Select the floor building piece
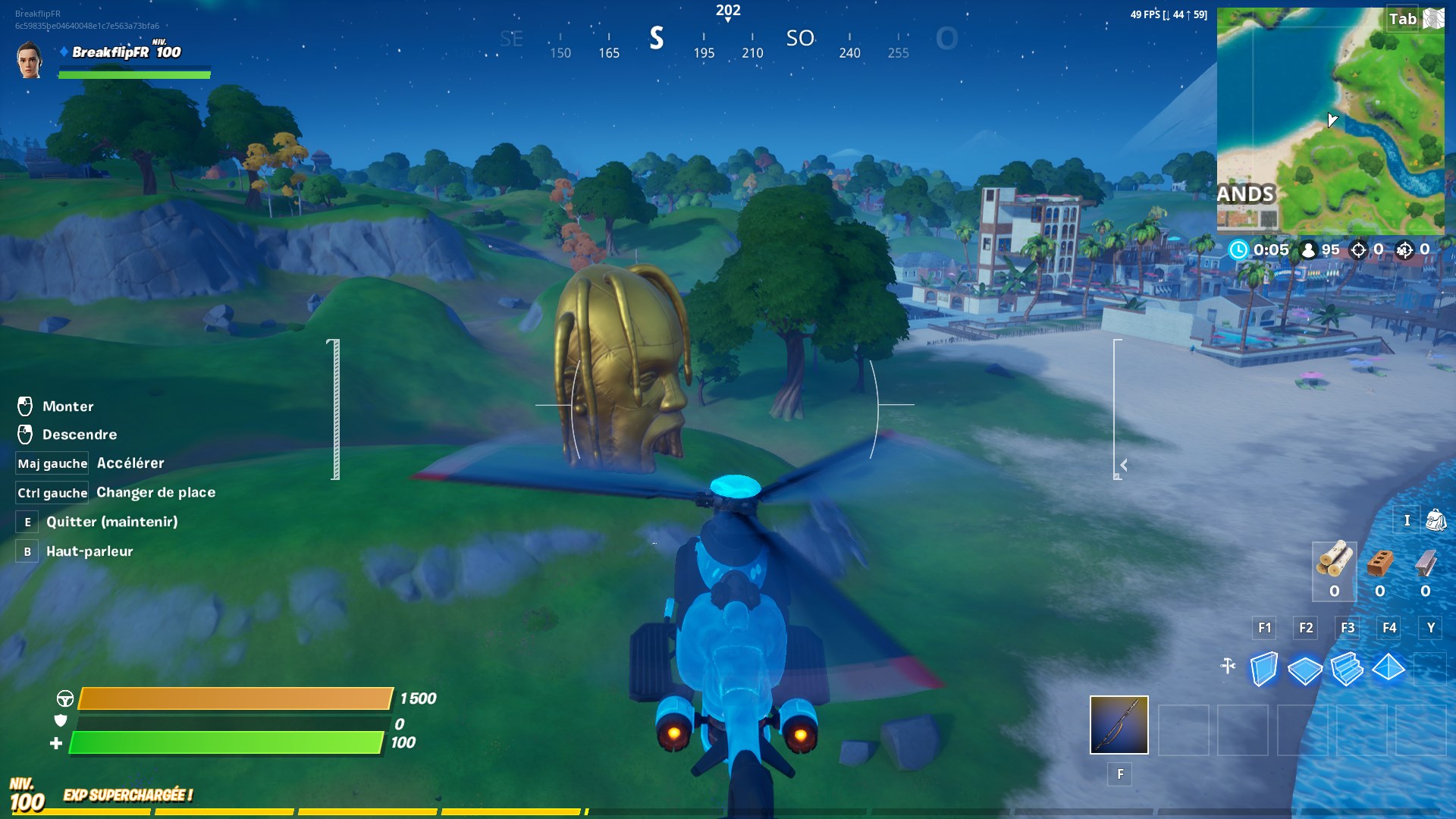Screen dimensions: 1456x819 (1305, 670)
